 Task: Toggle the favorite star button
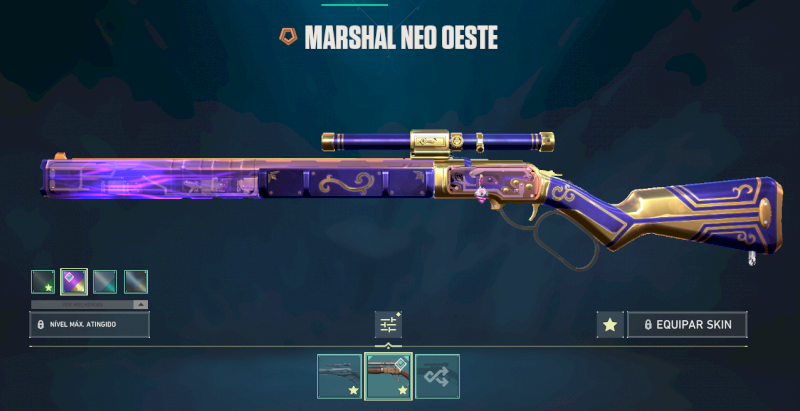point(609,325)
